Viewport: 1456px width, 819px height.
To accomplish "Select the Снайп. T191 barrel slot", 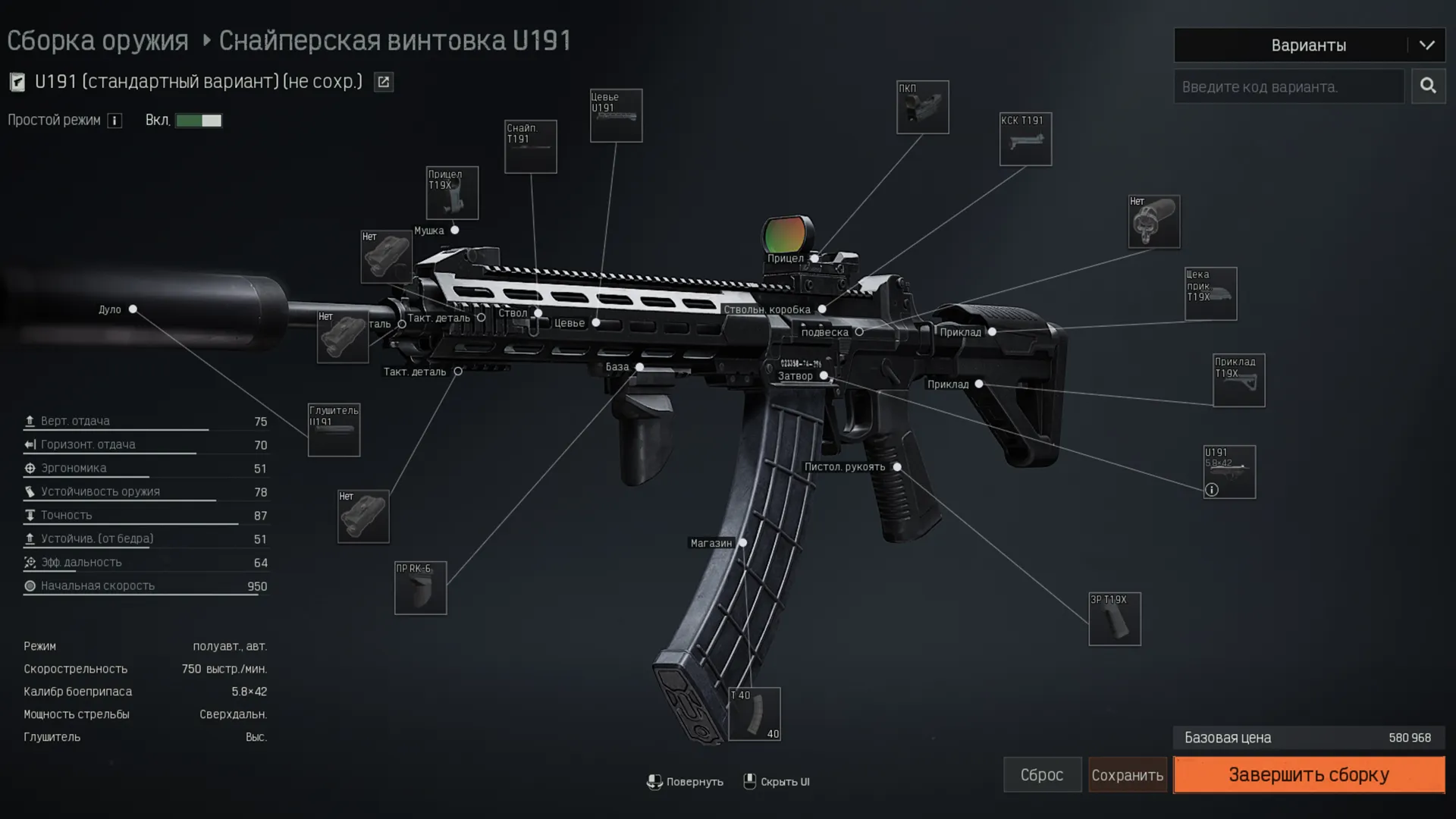I will pos(530,146).
